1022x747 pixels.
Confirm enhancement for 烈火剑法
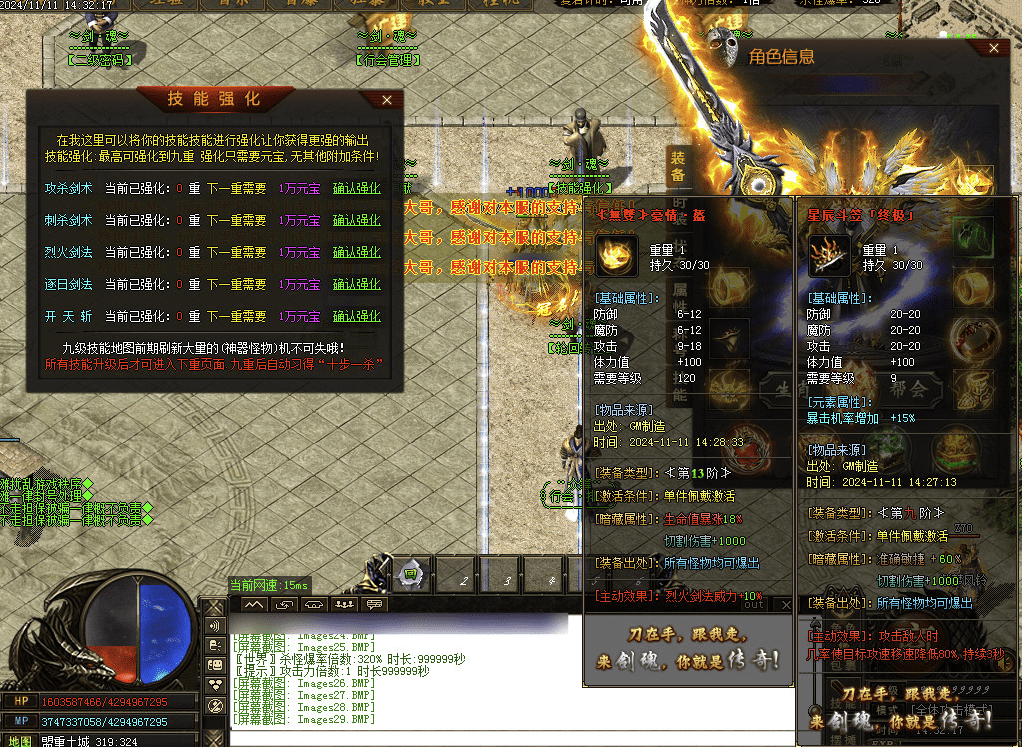click(x=356, y=252)
